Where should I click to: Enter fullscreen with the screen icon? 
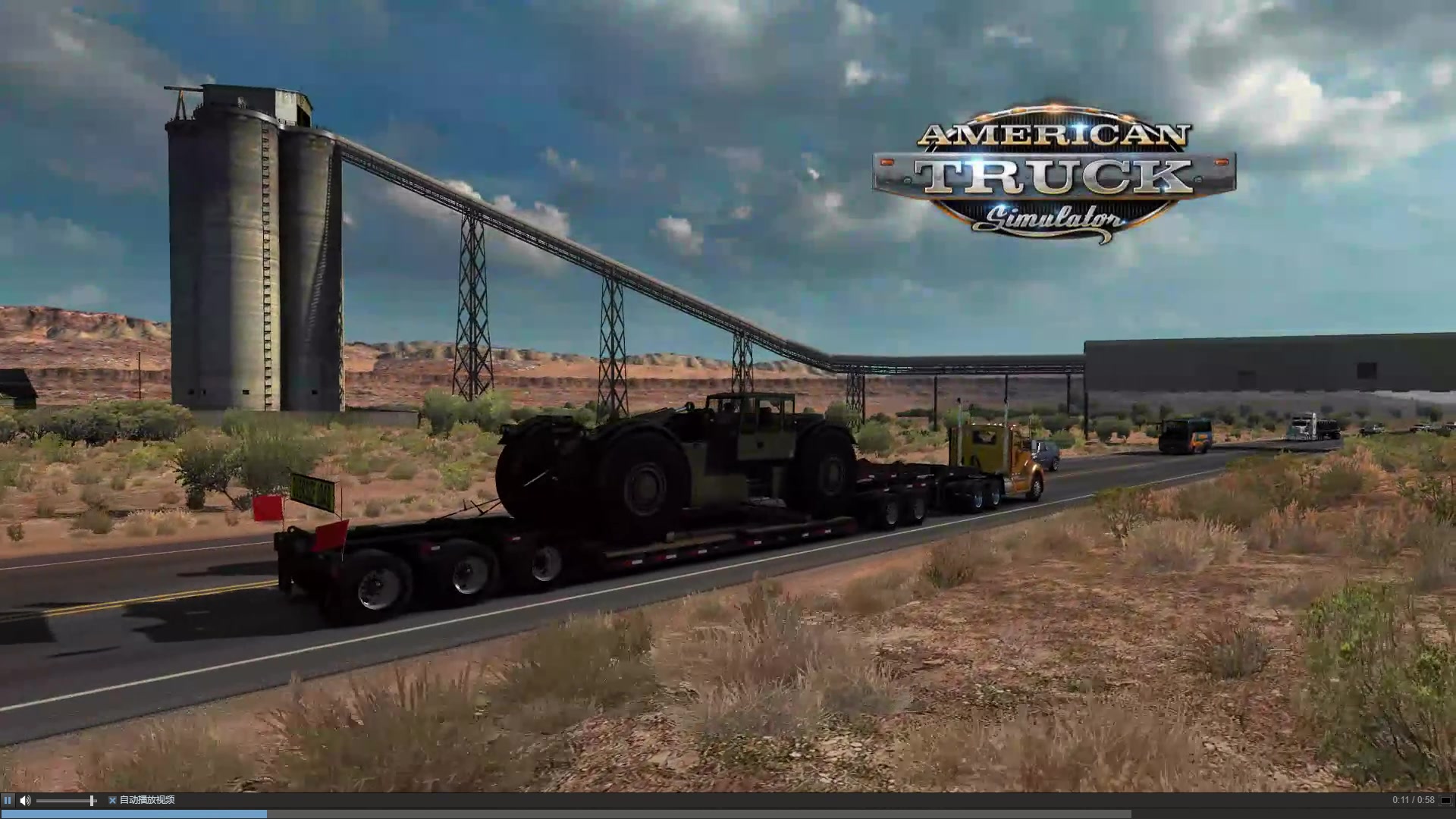click(1445, 800)
